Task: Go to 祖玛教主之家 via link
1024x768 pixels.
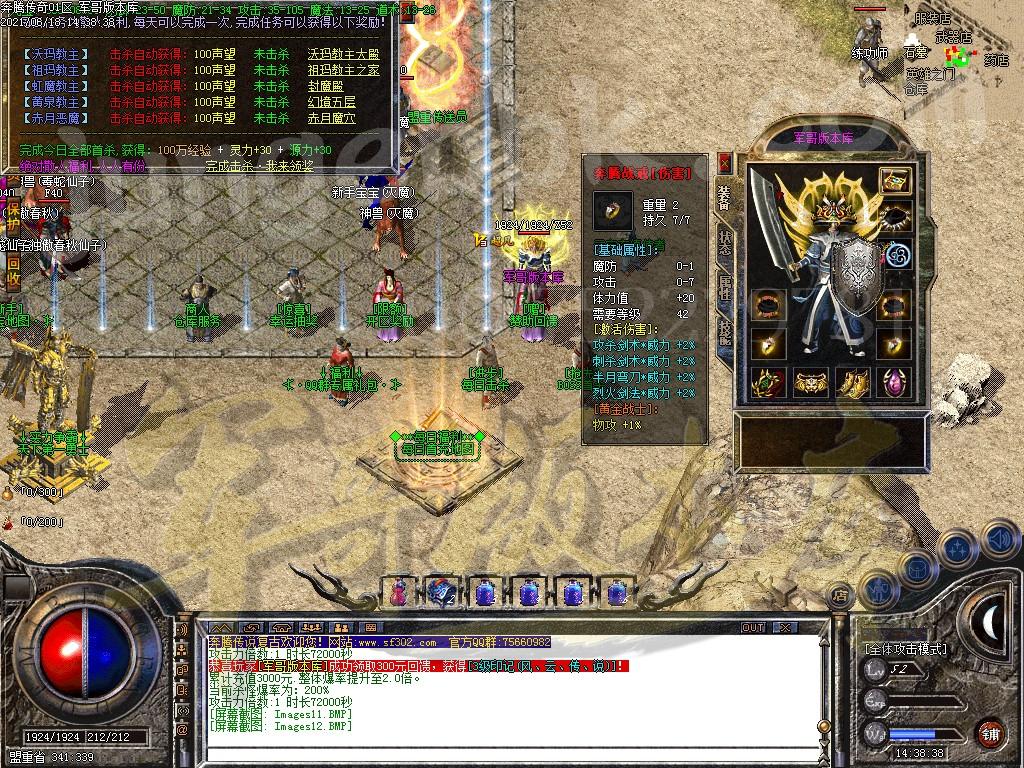Action: (344, 70)
